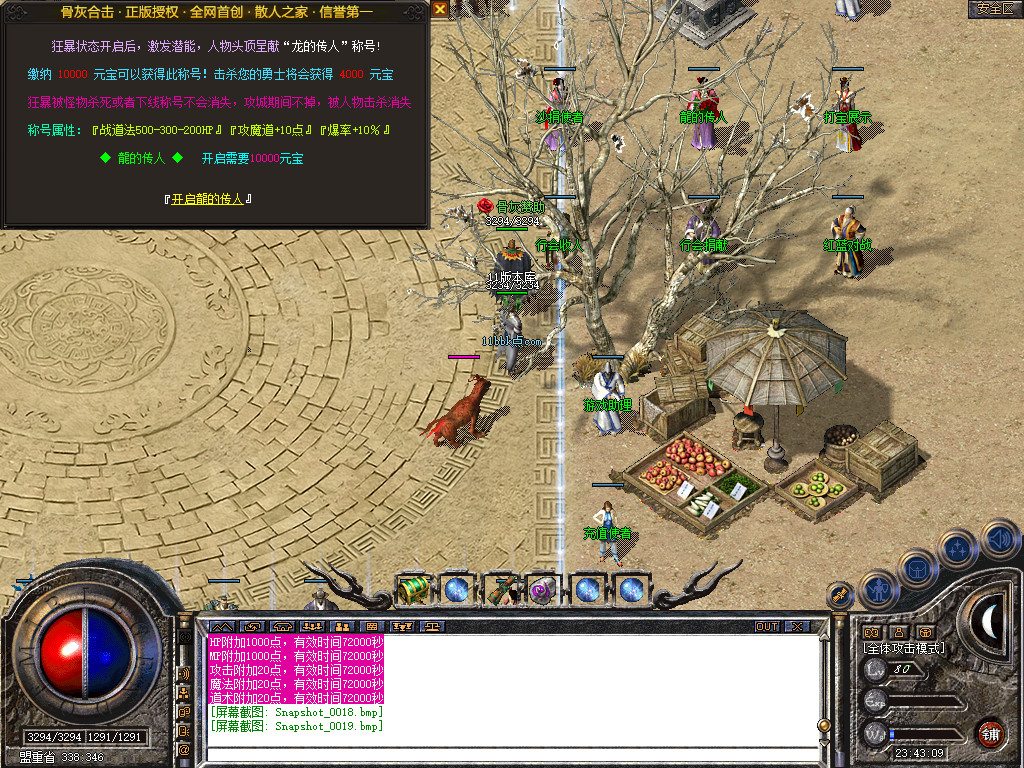
Task: Select the green treasure chest hotbar slot
Action: 413,589
